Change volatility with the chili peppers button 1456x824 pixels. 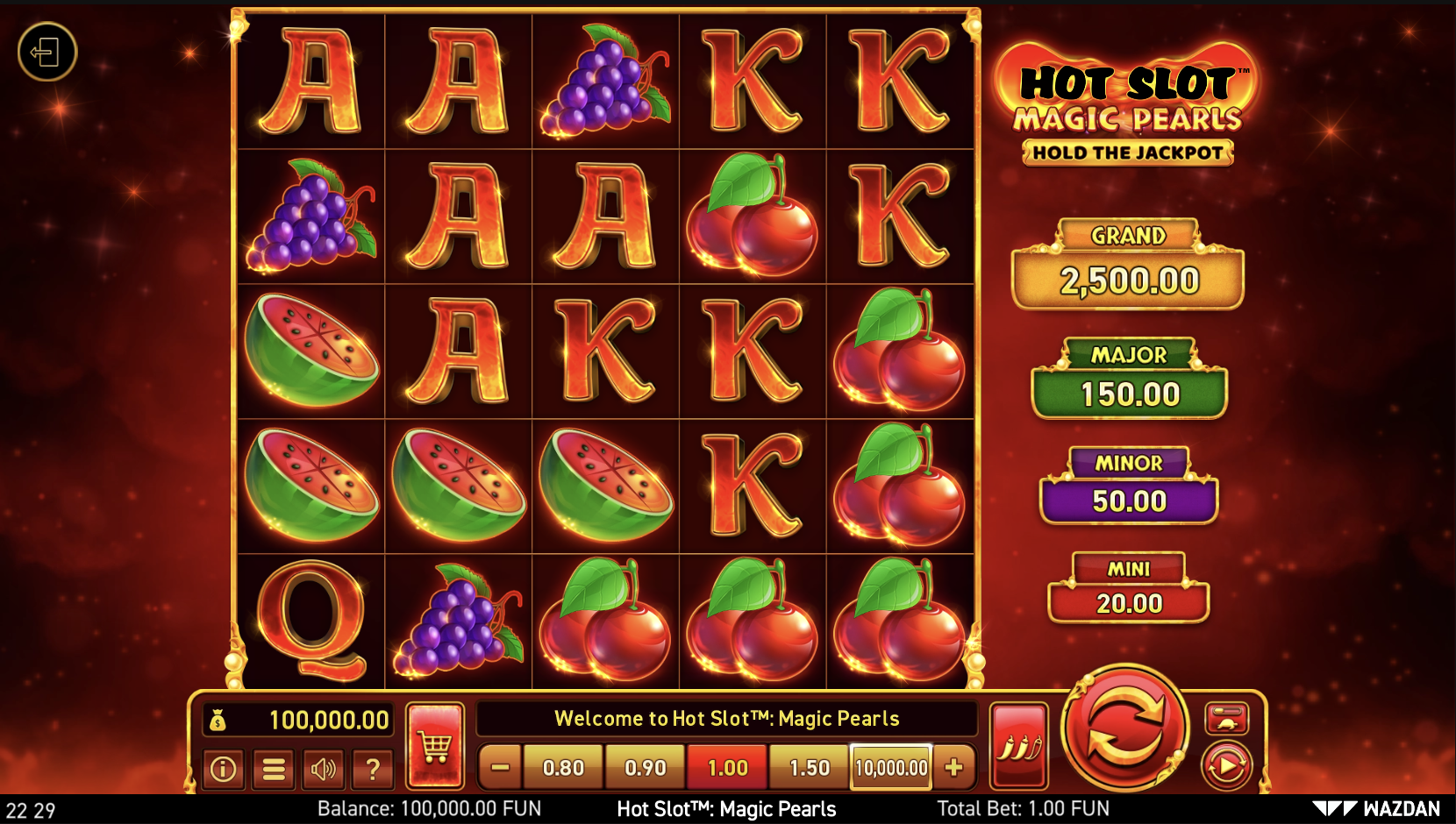pos(1019,746)
